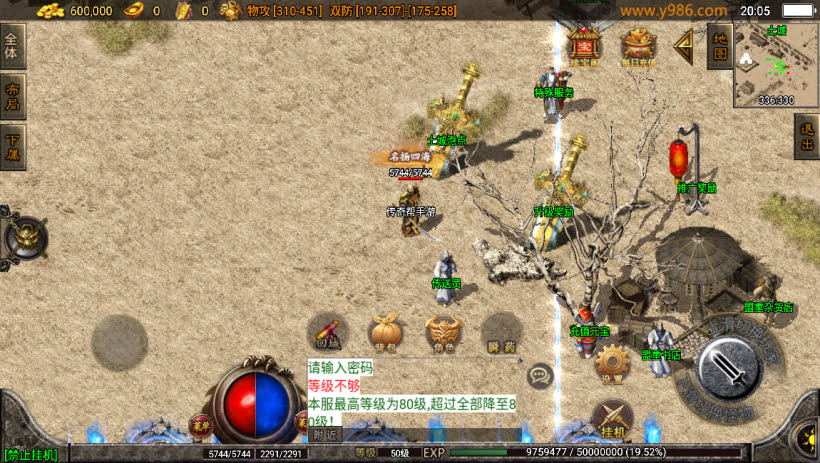Image resolution: width=820 pixels, height=463 pixels.
Task: Tap the golden helmet emblem icon
Action: point(24,238)
